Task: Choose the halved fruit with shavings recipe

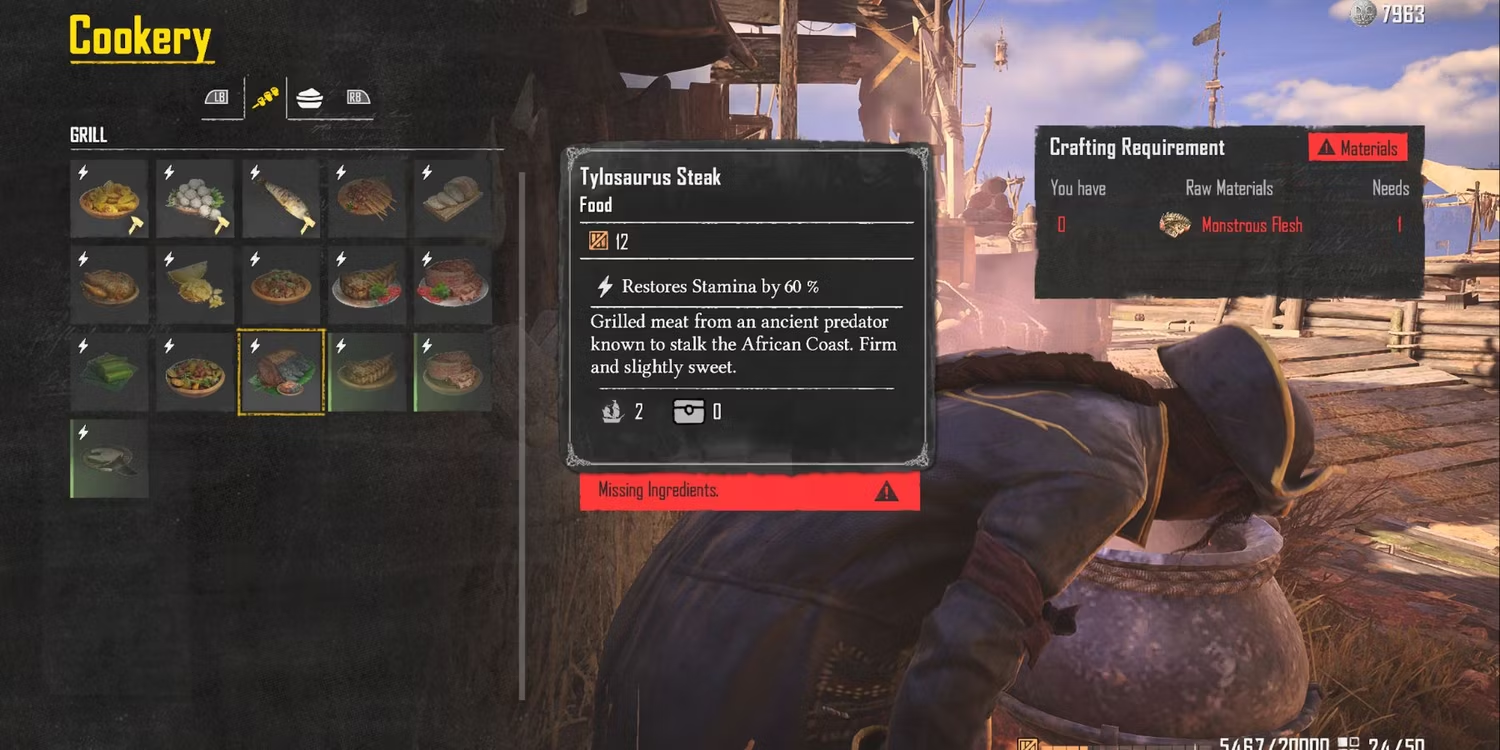Action: pyautogui.click(x=195, y=285)
